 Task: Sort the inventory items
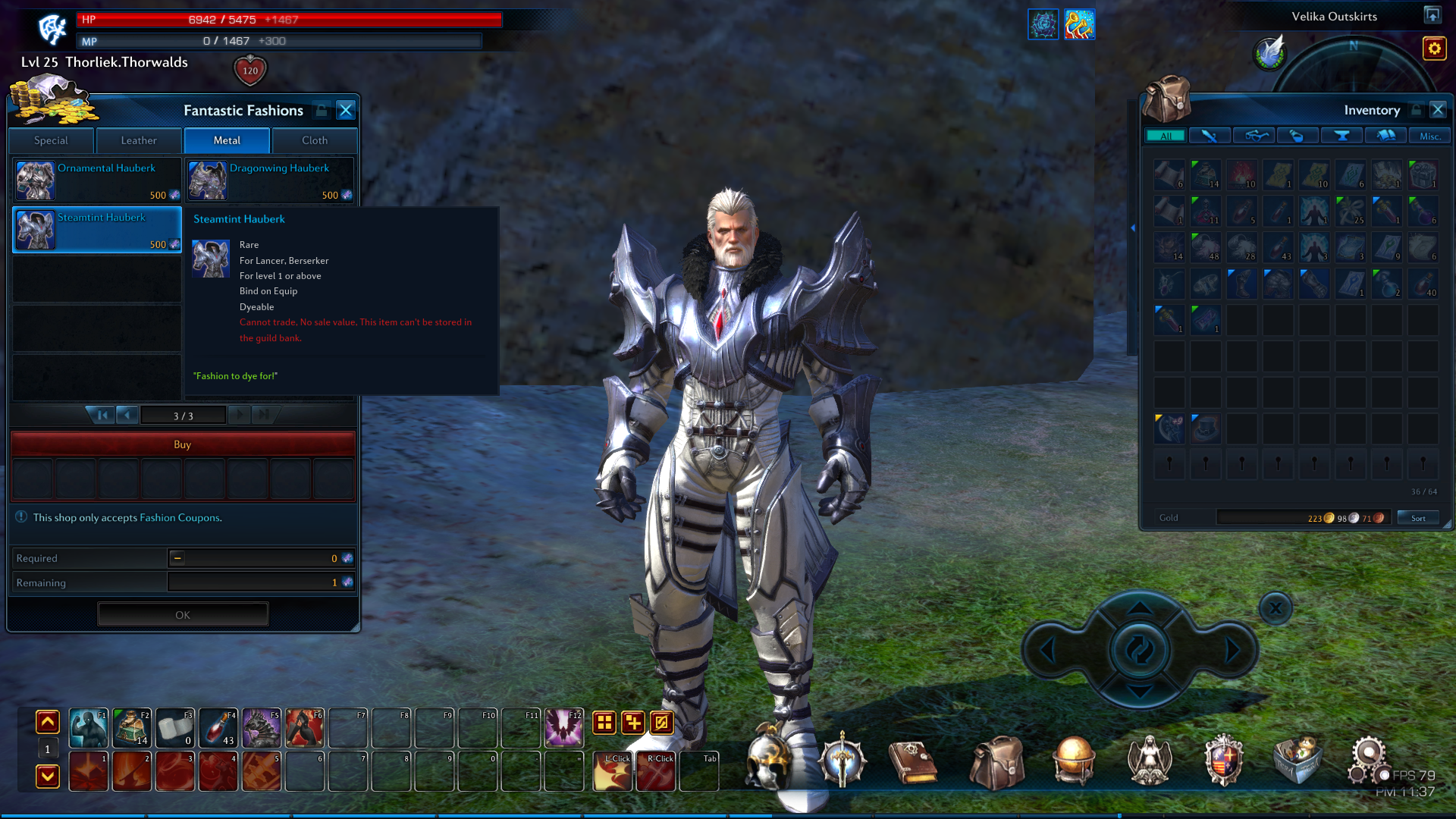click(1418, 518)
